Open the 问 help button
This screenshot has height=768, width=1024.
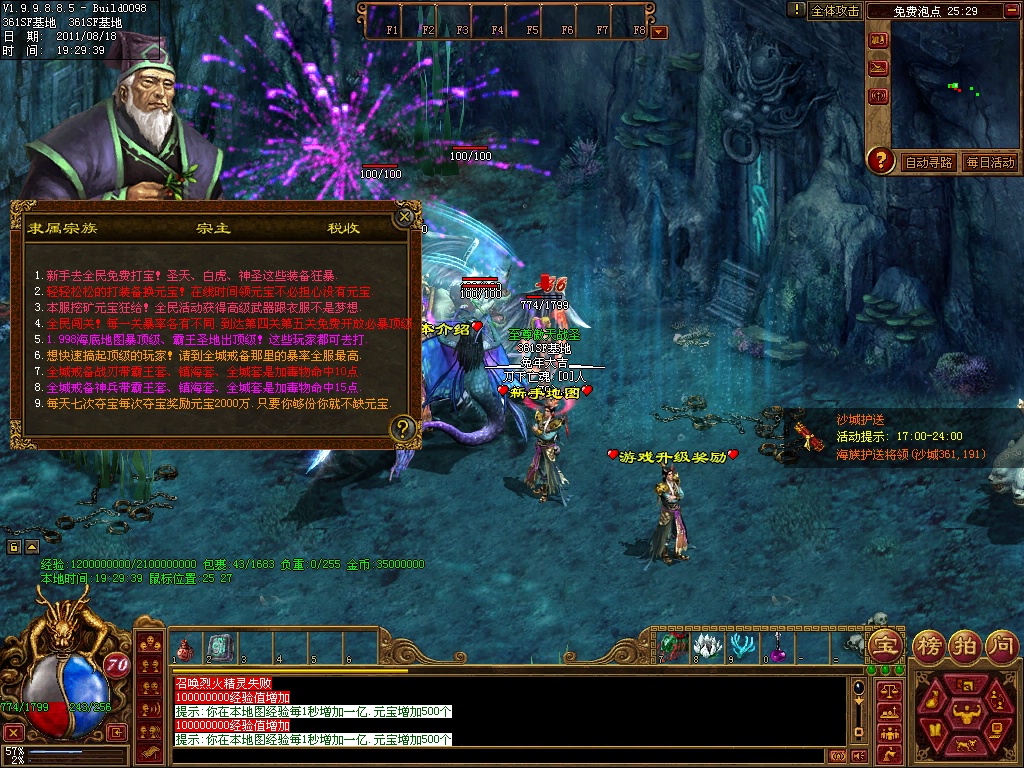click(x=1000, y=644)
